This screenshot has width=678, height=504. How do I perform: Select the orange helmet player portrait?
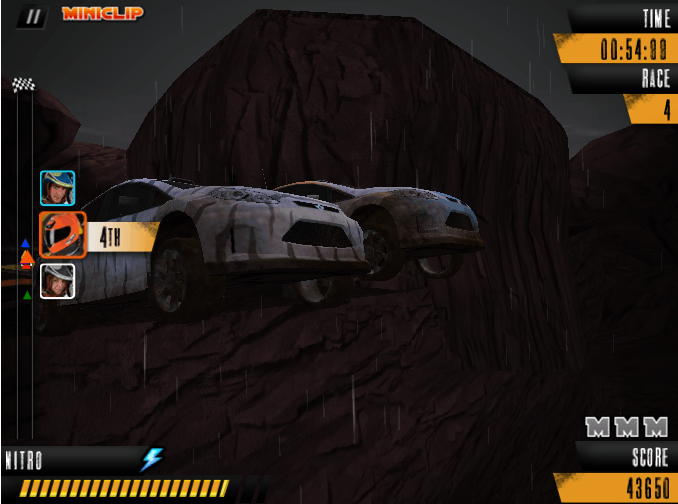[62, 235]
